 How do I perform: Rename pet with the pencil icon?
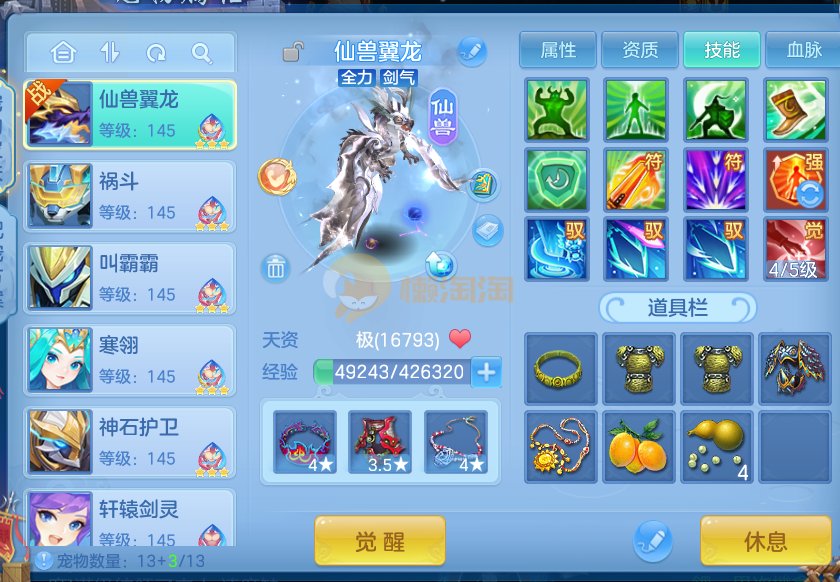click(x=471, y=50)
